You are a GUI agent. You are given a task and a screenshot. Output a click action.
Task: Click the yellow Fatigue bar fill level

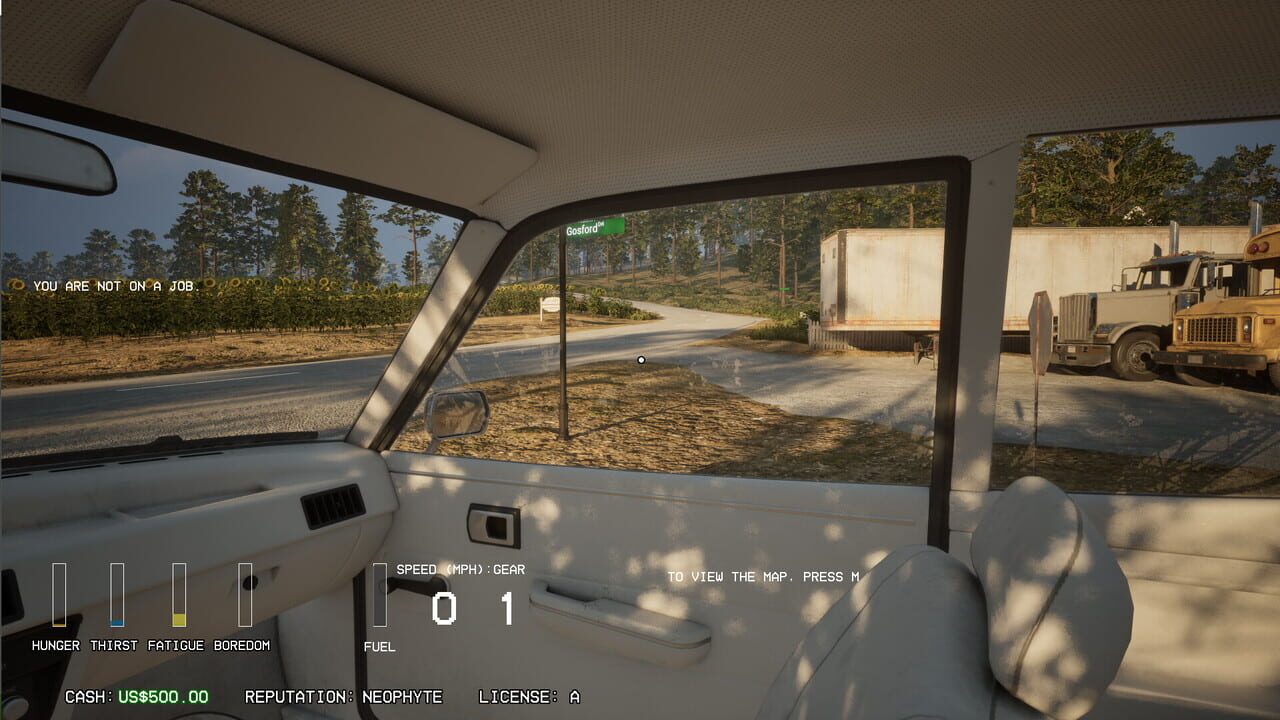click(177, 620)
